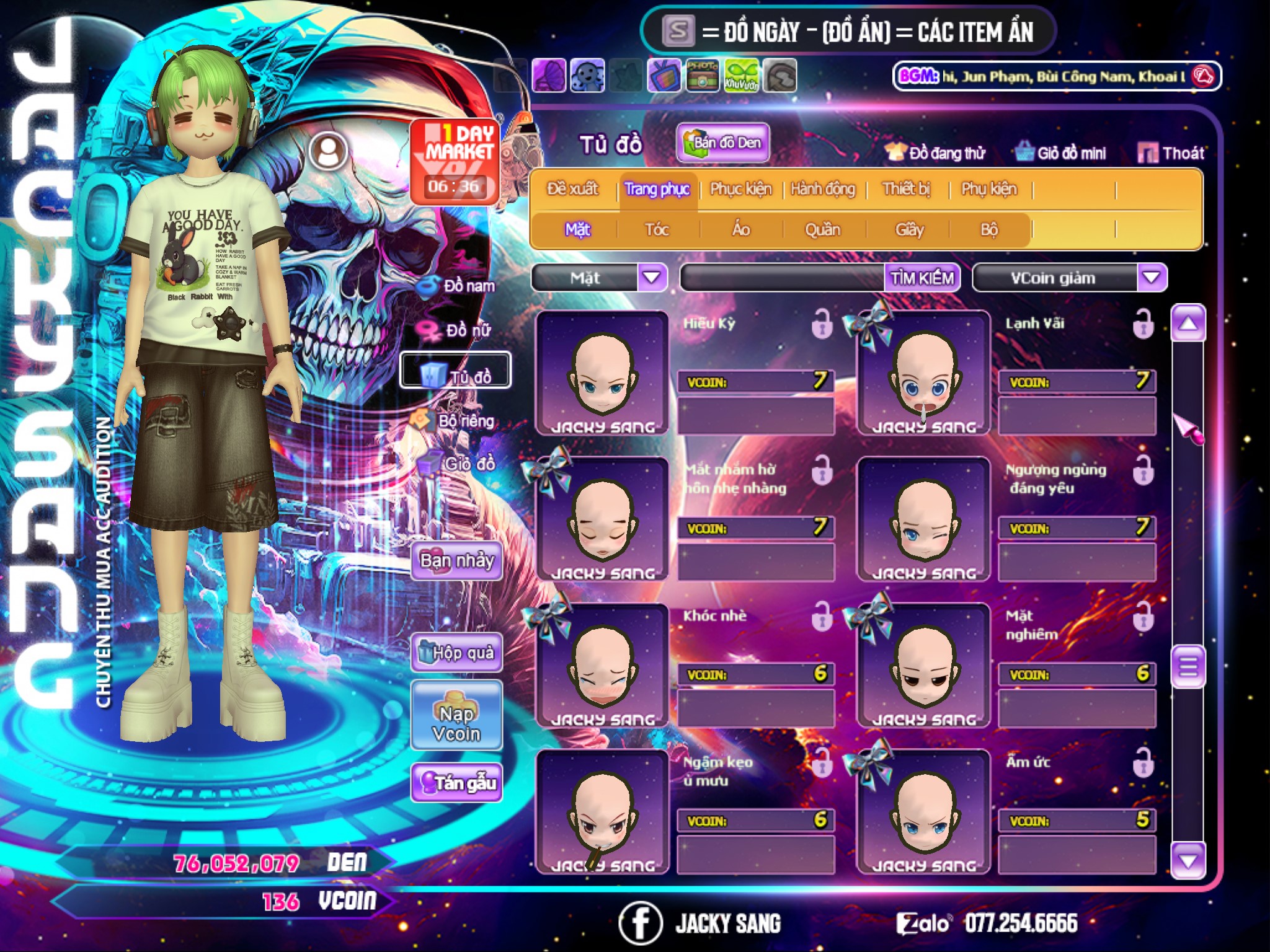1270x952 pixels.
Task: Open the Mặt category dropdown
Action: point(652,278)
